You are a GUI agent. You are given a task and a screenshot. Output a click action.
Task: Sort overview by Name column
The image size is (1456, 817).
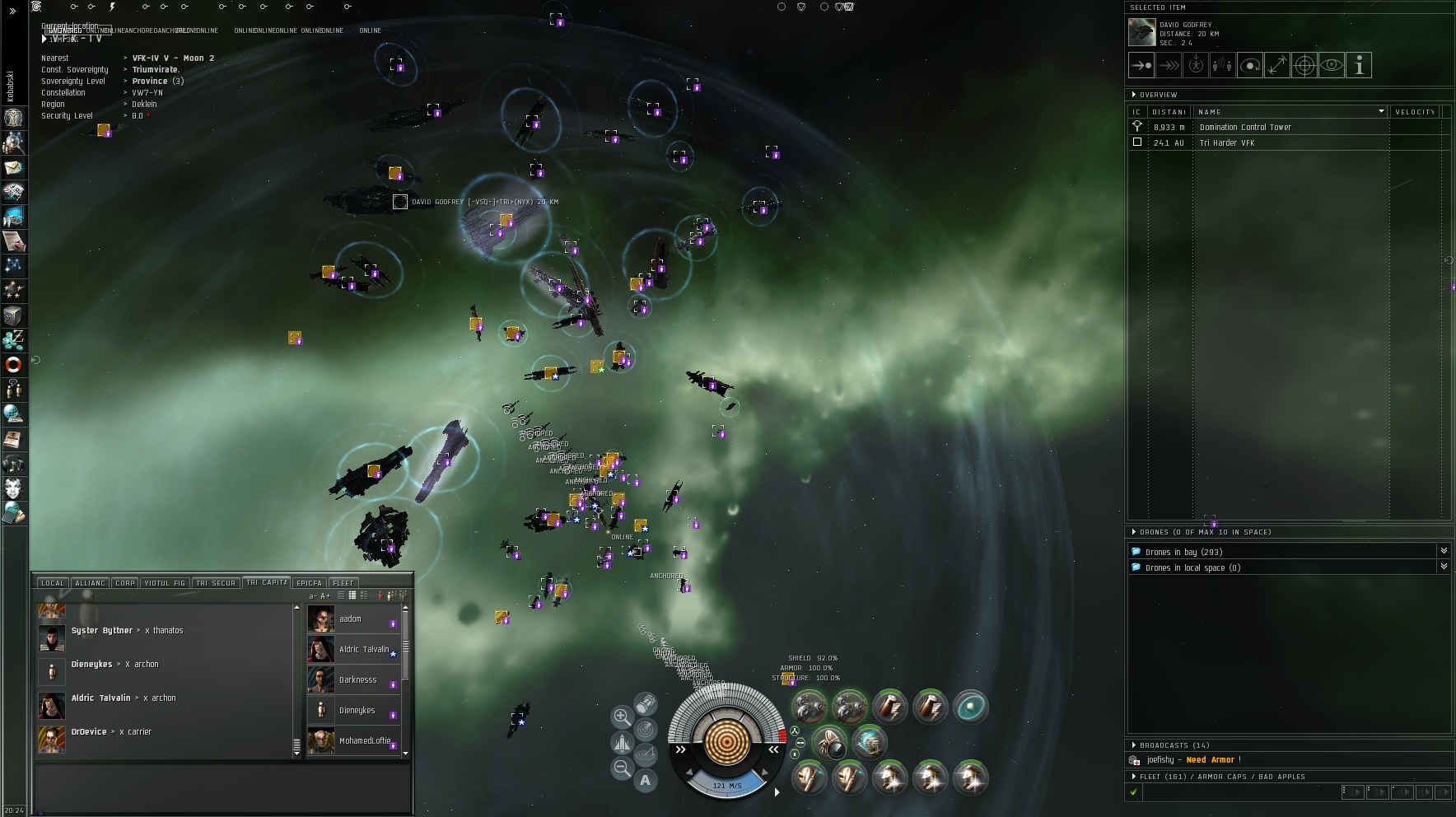coord(1290,112)
